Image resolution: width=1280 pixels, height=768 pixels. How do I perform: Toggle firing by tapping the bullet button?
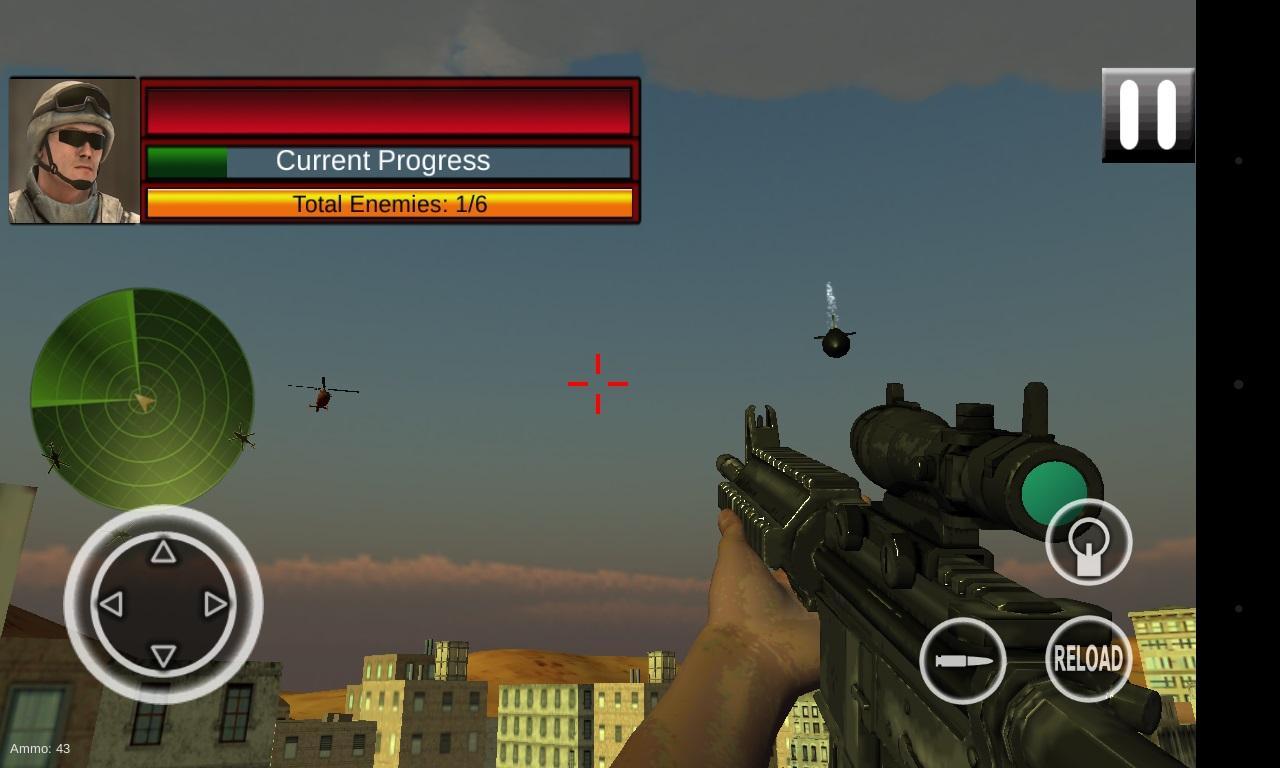[963, 659]
